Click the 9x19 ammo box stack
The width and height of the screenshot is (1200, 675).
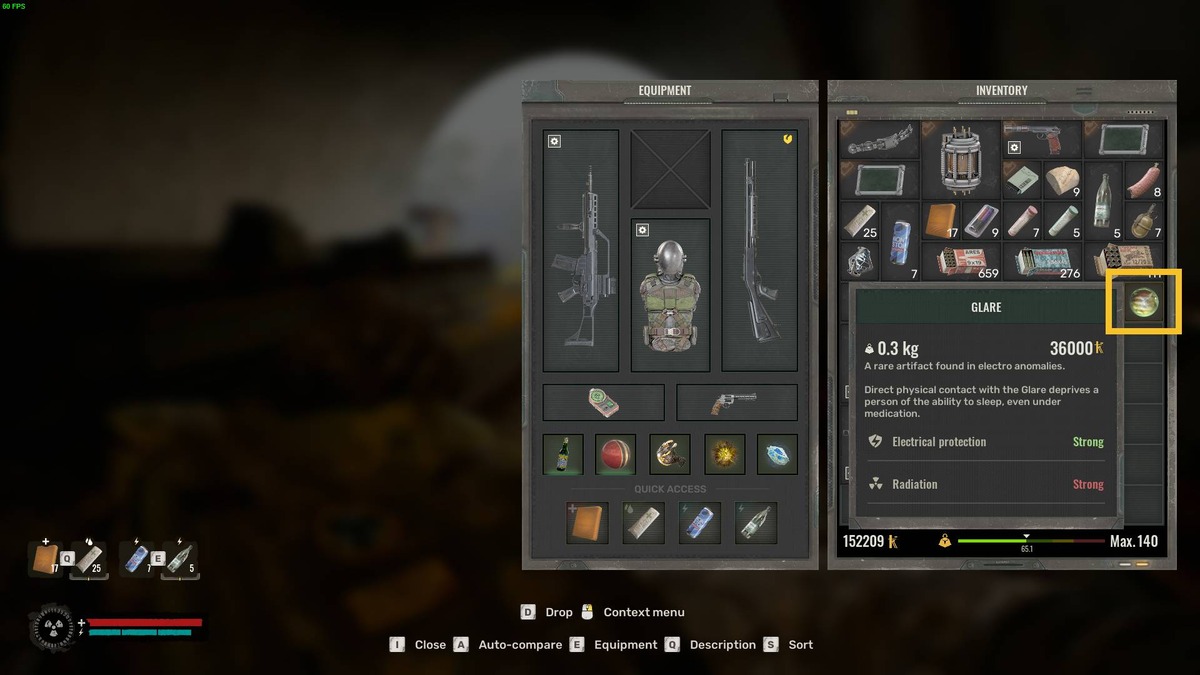(x=960, y=261)
